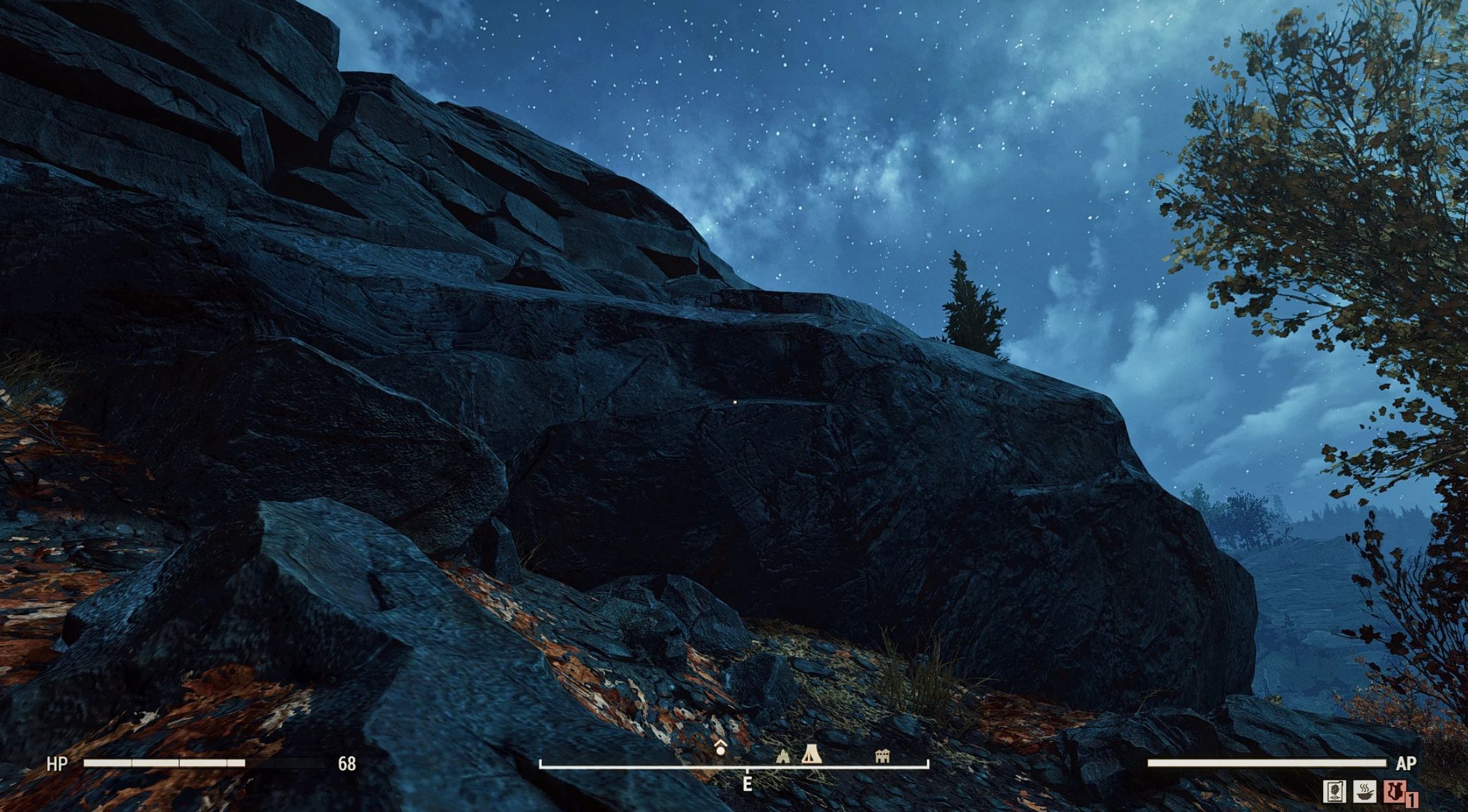The height and width of the screenshot is (812, 1468).
Task: Click the circle-with-chevron marker on the compass
Action: 721,749
